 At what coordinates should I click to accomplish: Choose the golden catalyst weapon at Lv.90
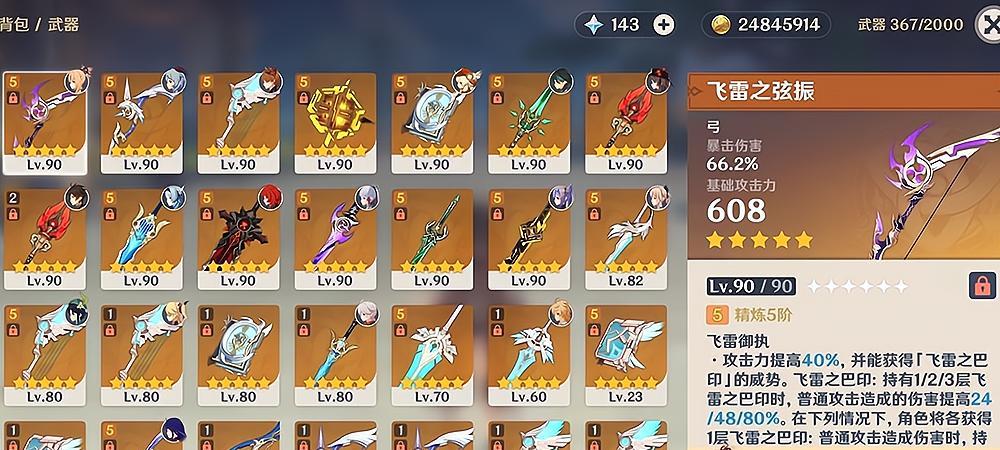[x=335, y=118]
